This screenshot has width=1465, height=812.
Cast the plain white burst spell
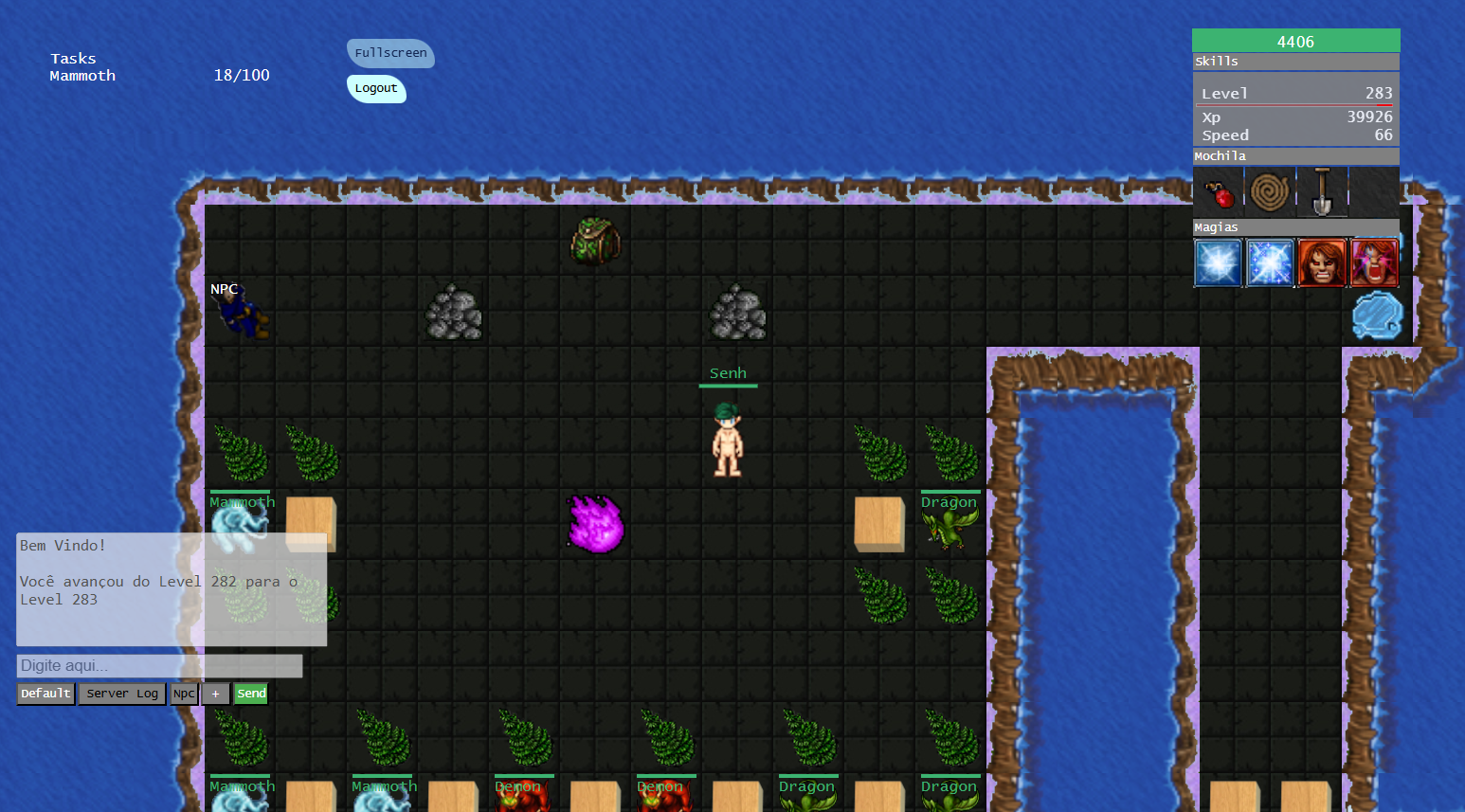pyautogui.click(x=1219, y=262)
